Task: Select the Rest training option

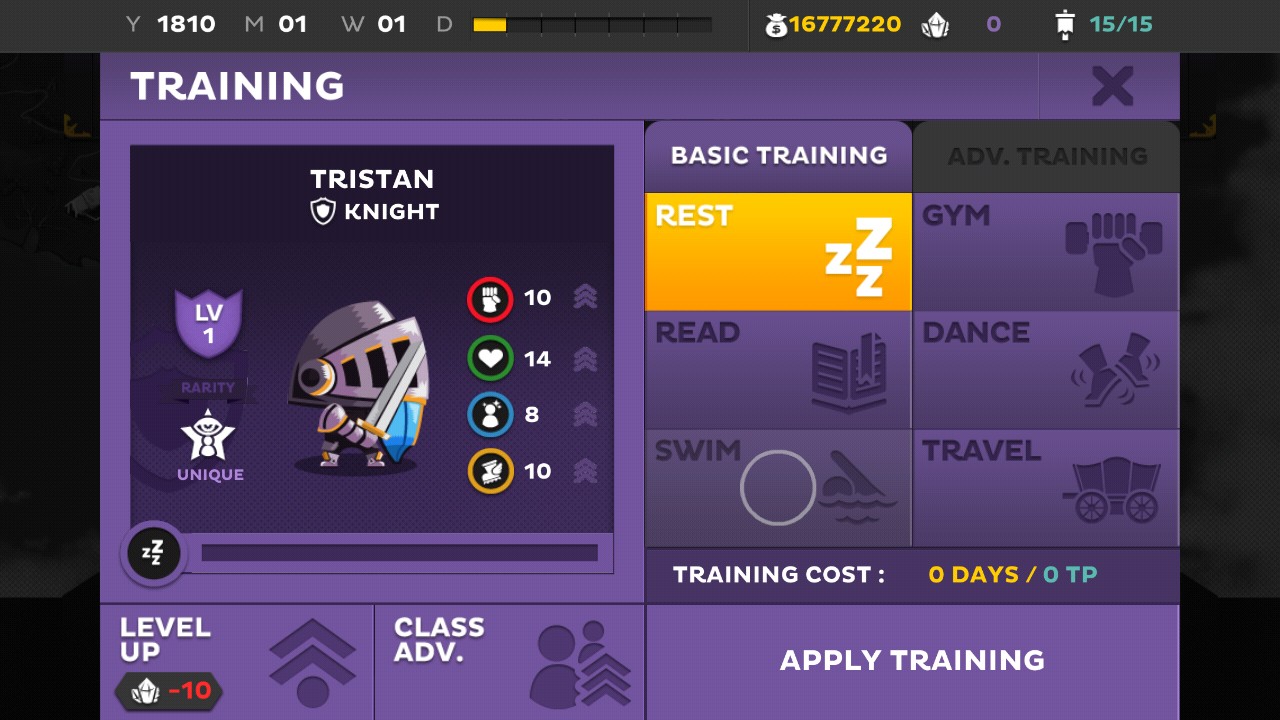Action: pos(778,252)
